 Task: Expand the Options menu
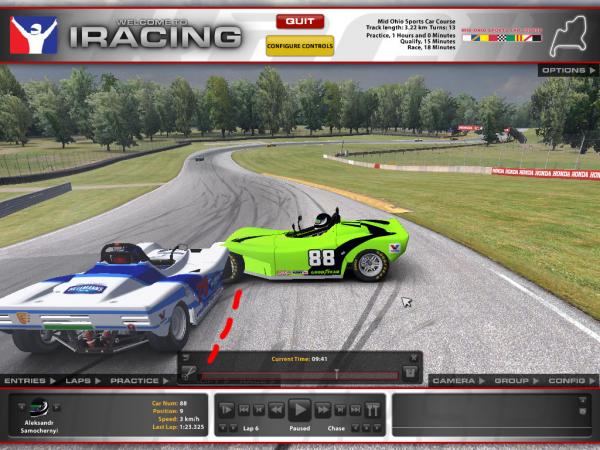click(566, 70)
